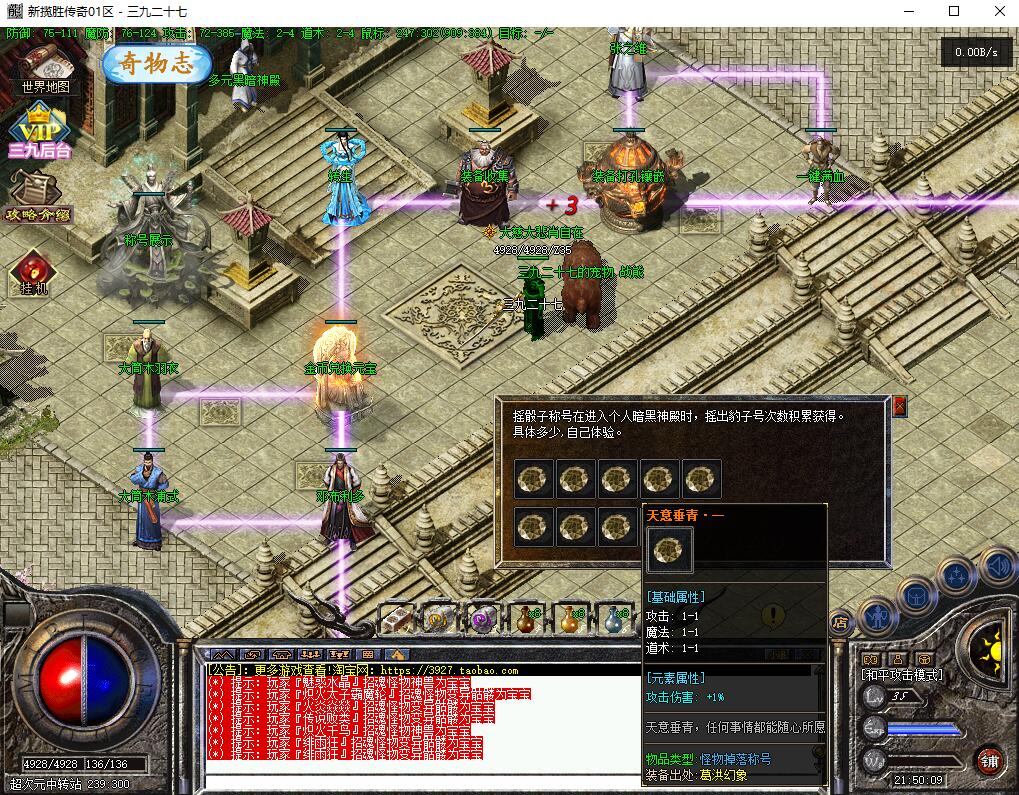Open the round red 铺 shop button
The image size is (1019, 795).
(990, 760)
